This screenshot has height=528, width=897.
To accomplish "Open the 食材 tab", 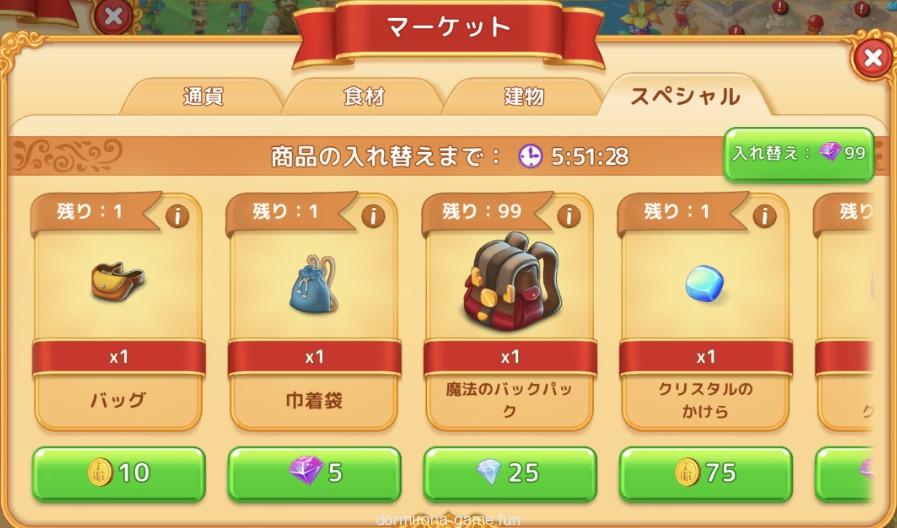I will pos(363,97).
